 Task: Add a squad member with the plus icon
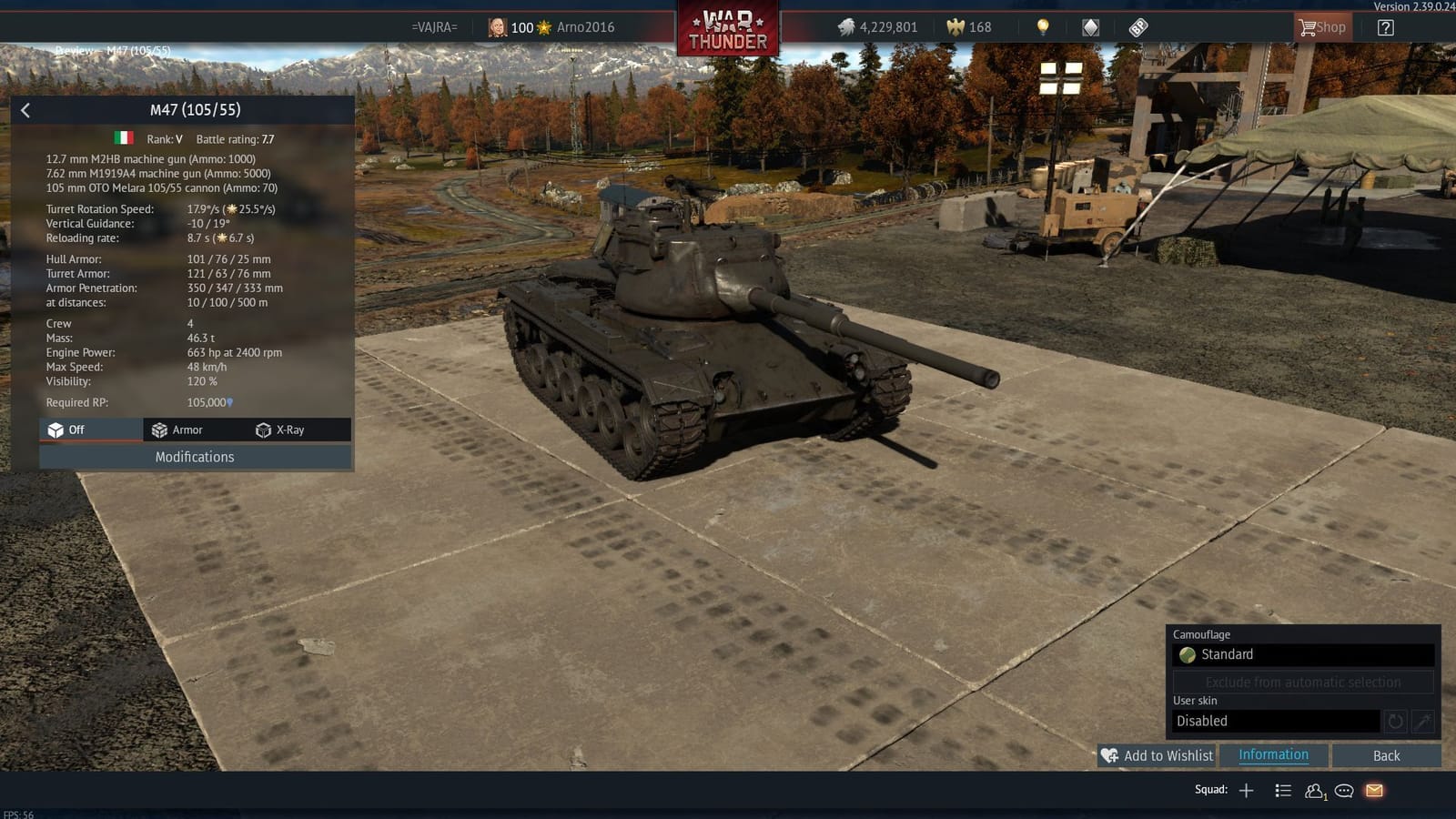[x=1246, y=790]
